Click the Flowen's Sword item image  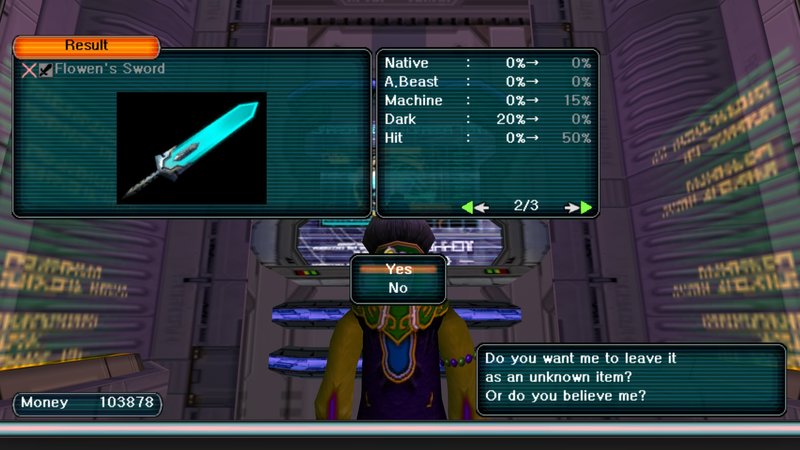[x=192, y=148]
